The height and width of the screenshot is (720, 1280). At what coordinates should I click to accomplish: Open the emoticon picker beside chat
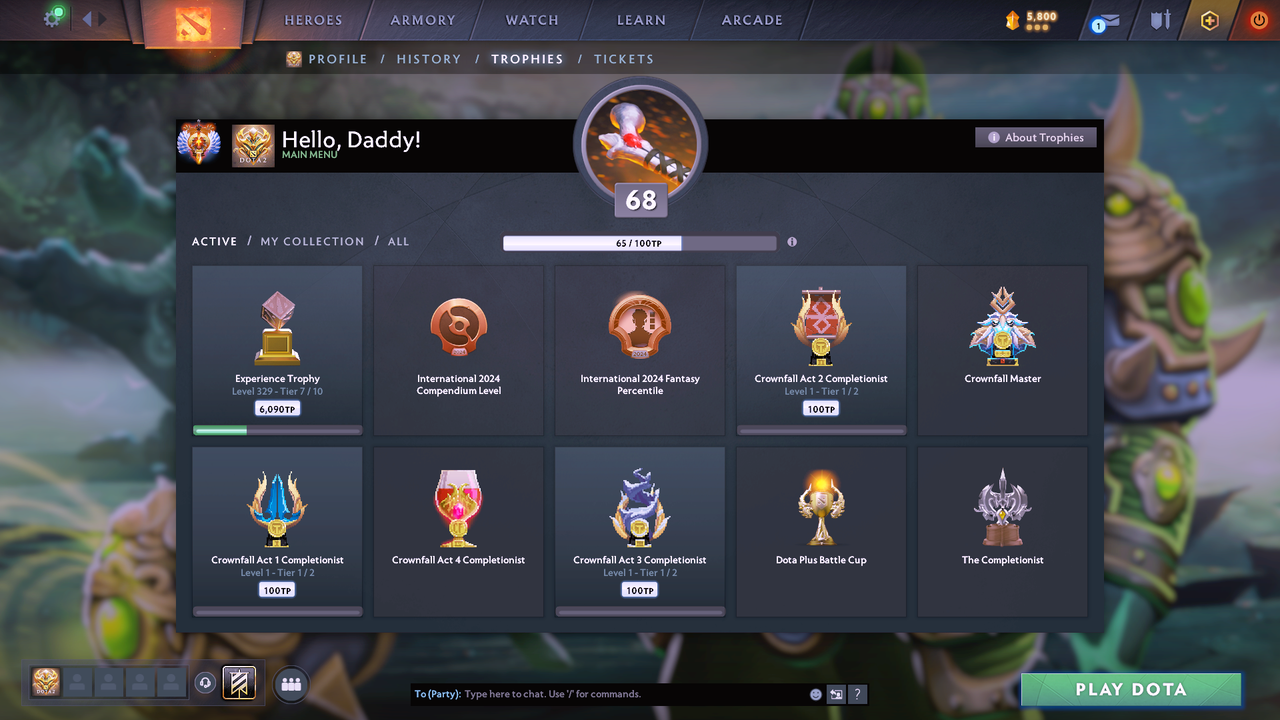coord(815,693)
